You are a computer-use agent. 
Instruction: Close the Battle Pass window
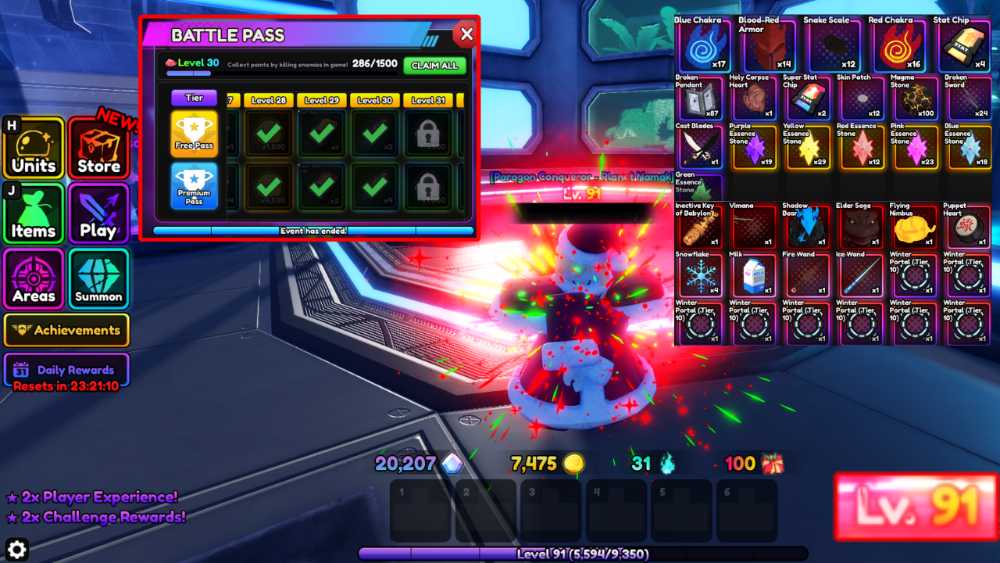point(465,34)
